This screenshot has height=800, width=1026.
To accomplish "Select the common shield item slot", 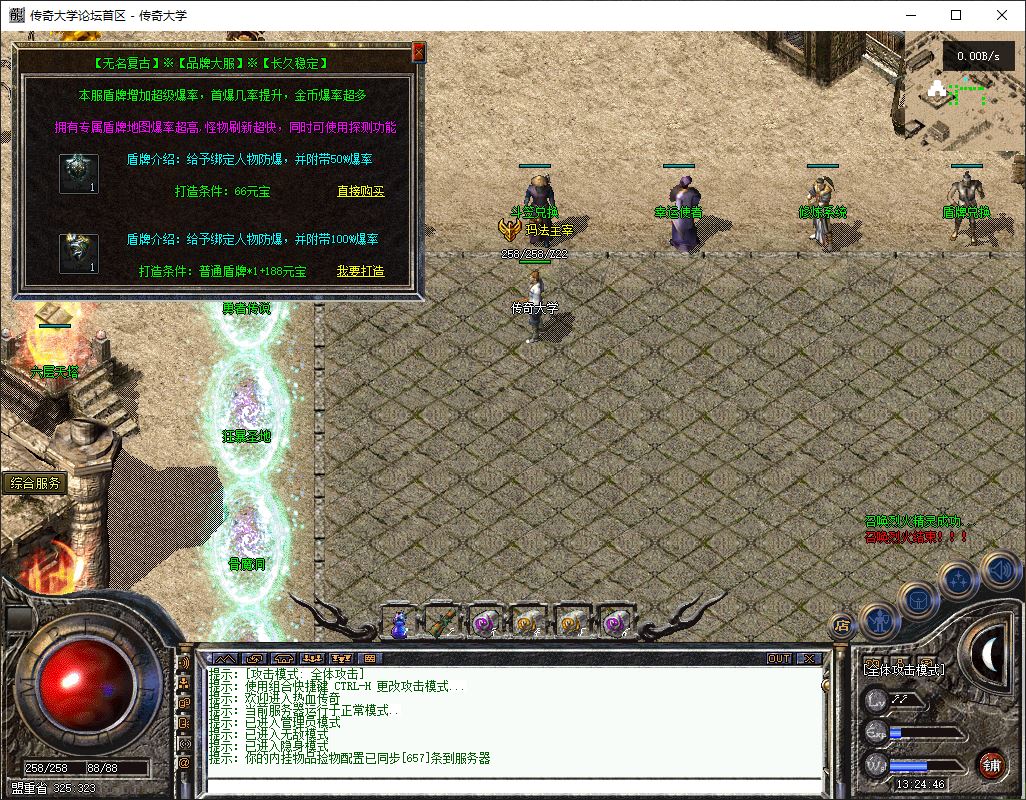I will [79, 173].
